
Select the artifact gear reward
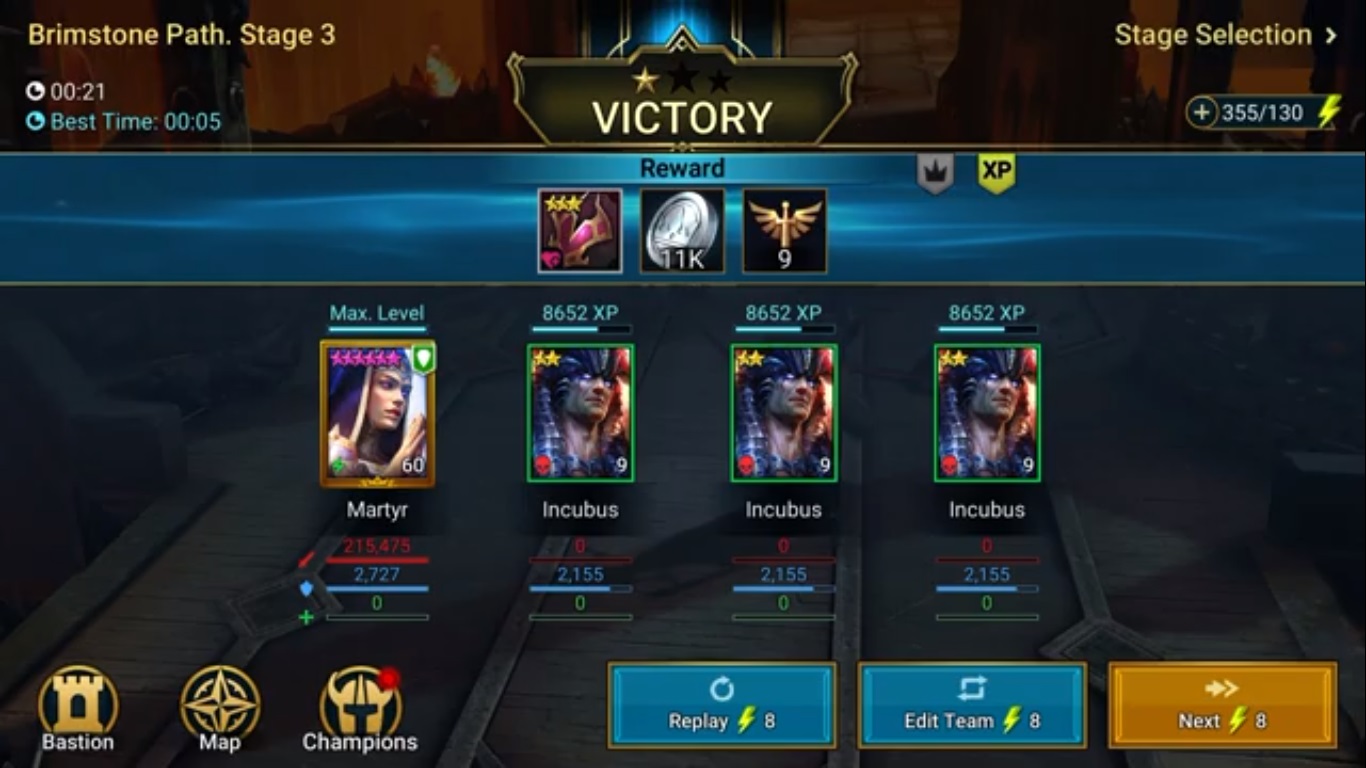point(578,230)
